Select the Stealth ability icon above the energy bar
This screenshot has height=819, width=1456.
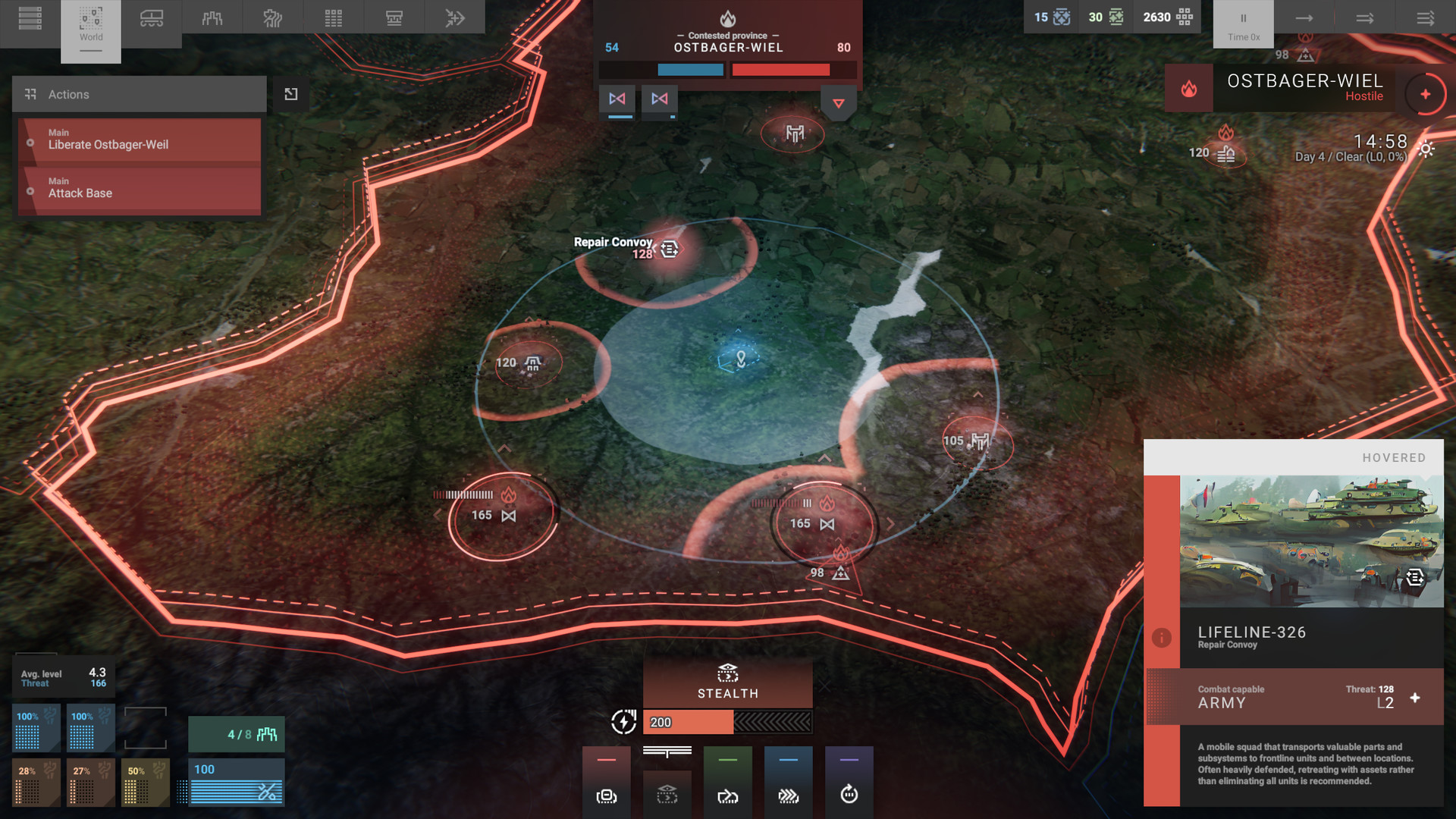coord(727,675)
